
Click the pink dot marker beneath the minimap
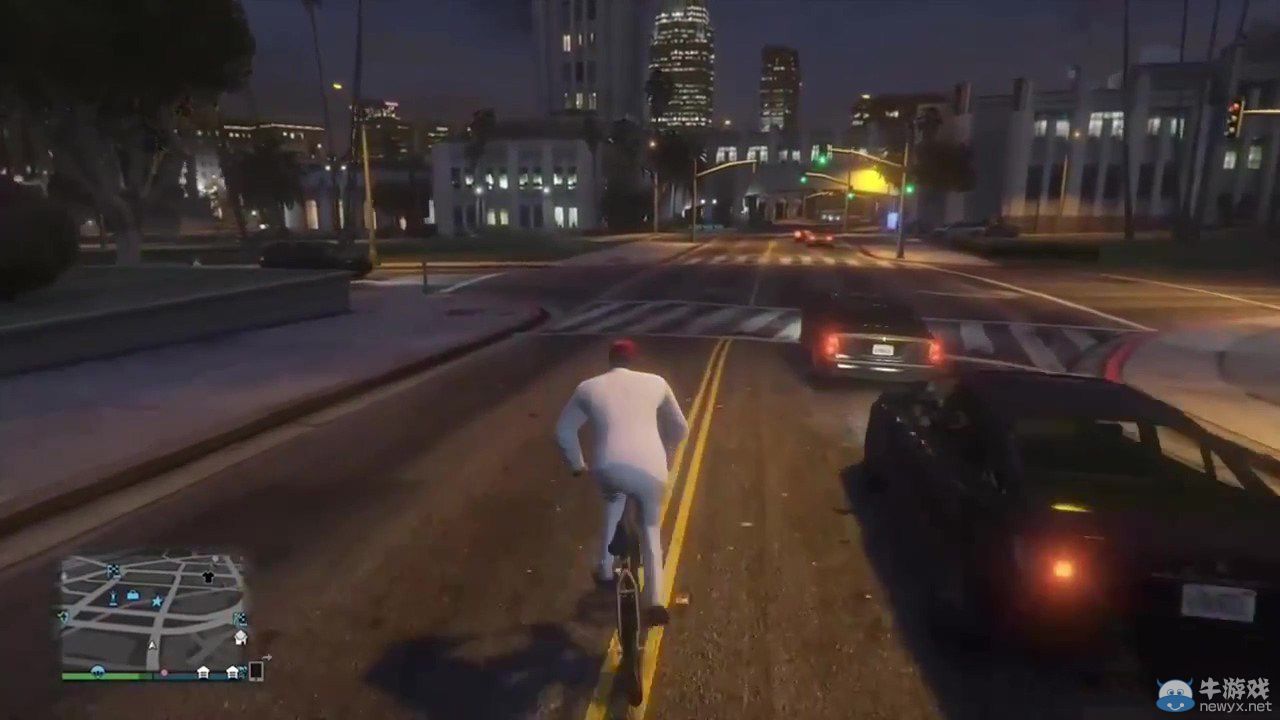[x=165, y=672]
